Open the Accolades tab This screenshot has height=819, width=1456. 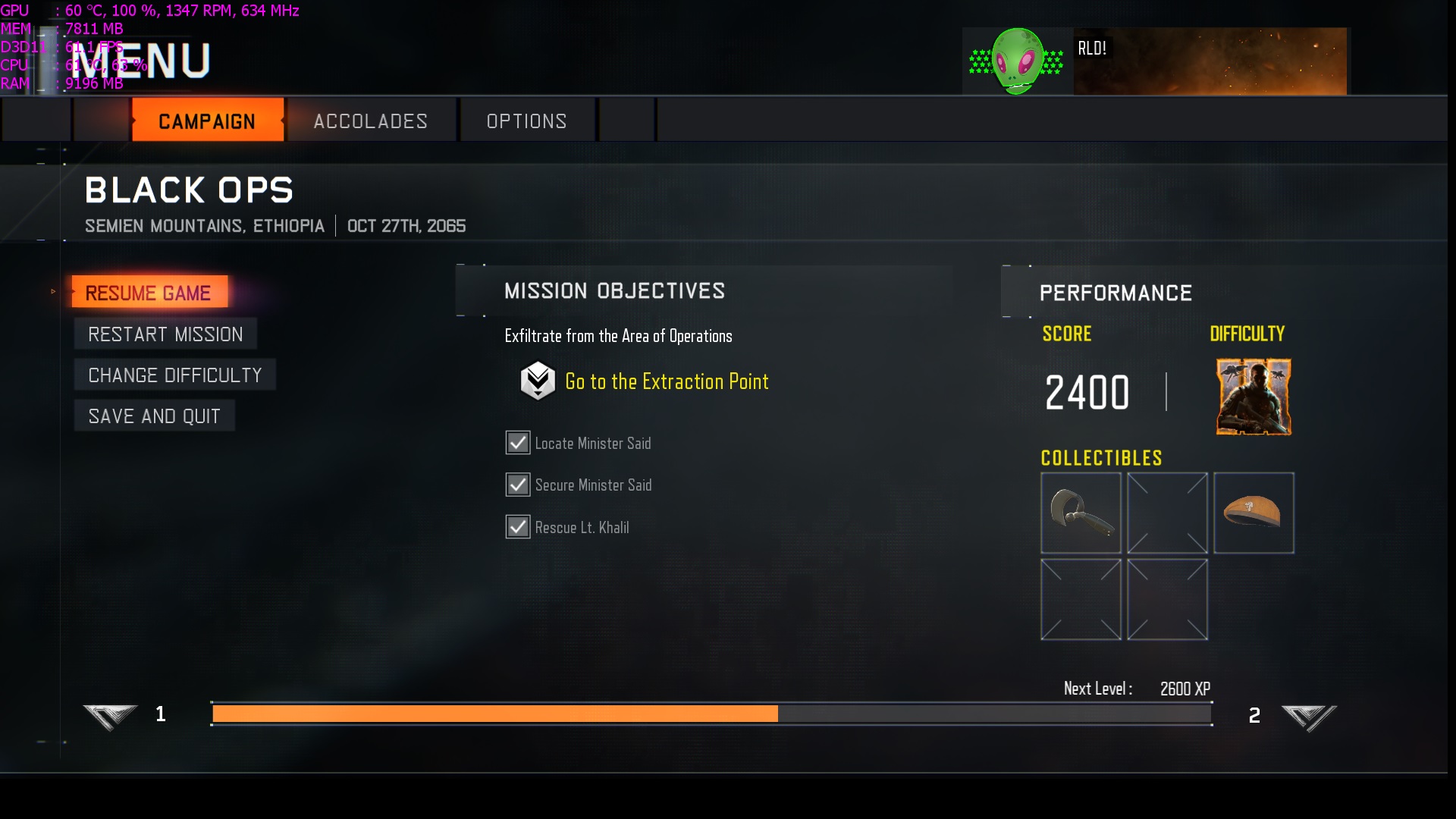pyautogui.click(x=371, y=121)
